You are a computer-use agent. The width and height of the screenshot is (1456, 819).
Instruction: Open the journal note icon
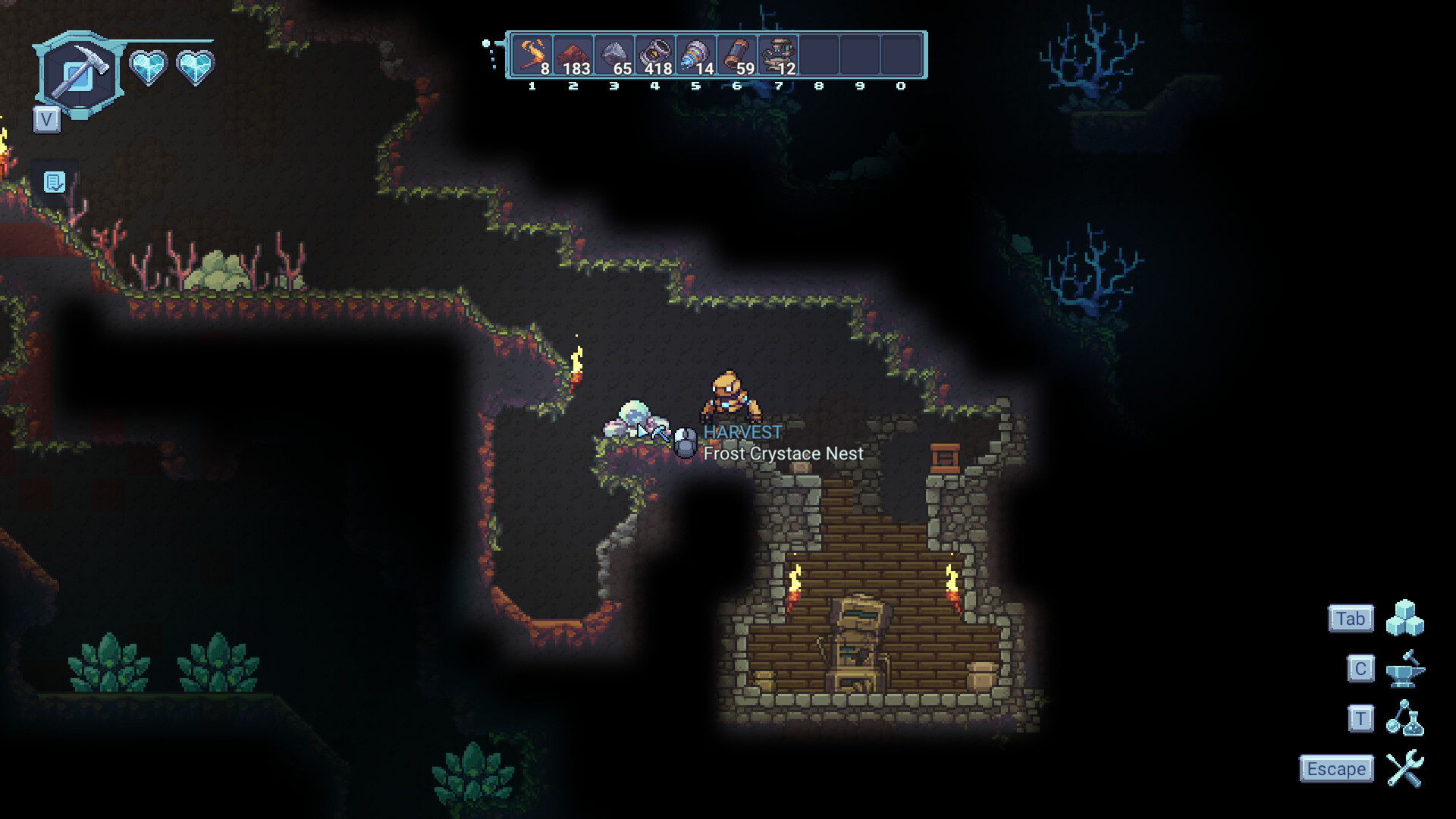pos(53,182)
